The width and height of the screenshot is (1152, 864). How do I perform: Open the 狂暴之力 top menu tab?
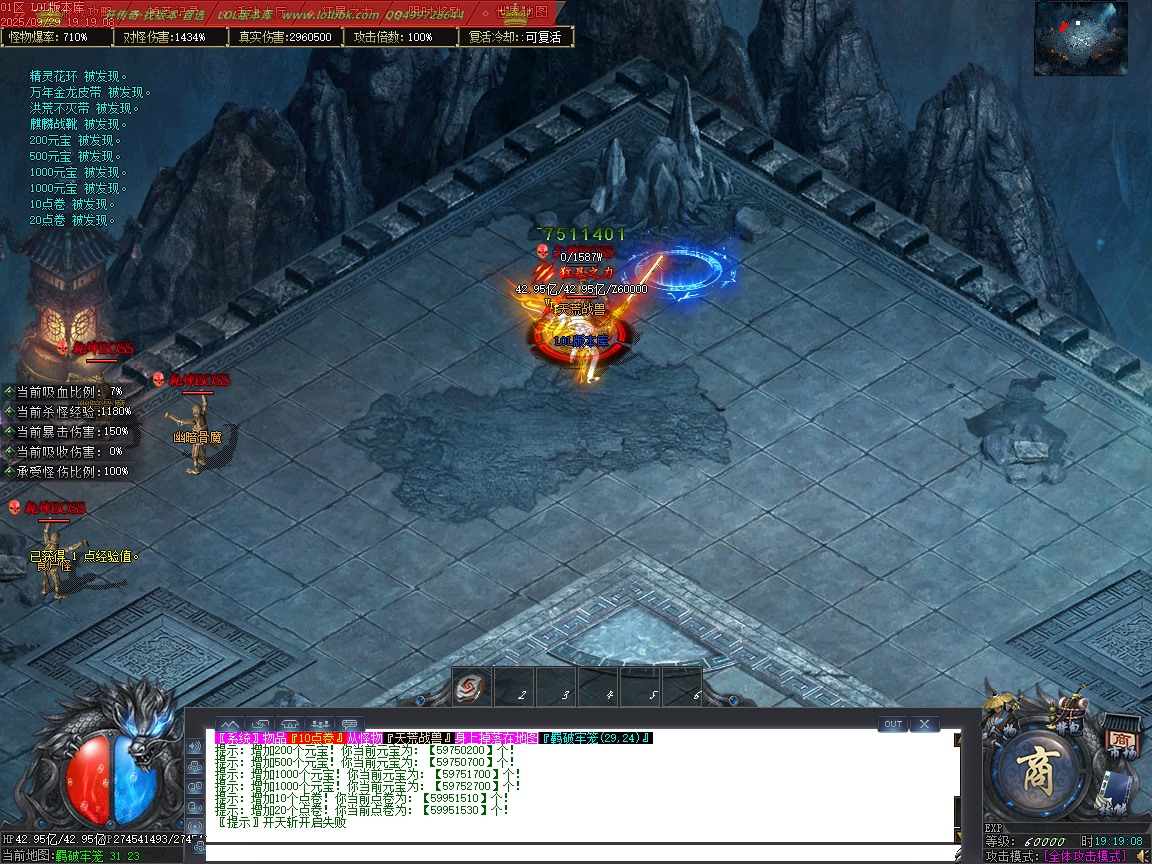(346, 13)
